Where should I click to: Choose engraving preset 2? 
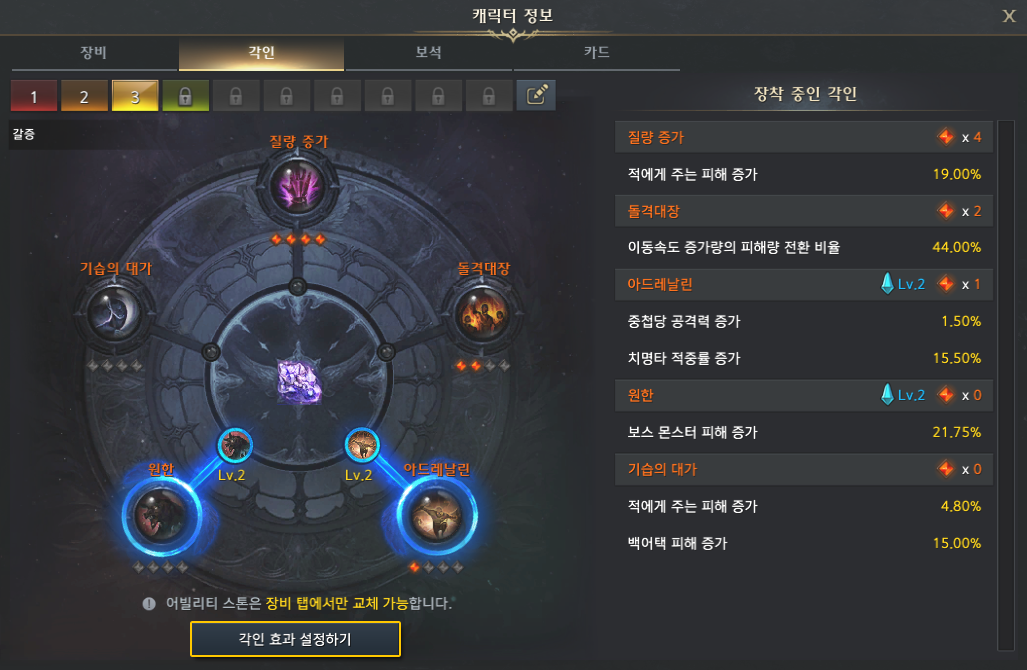tap(85, 96)
